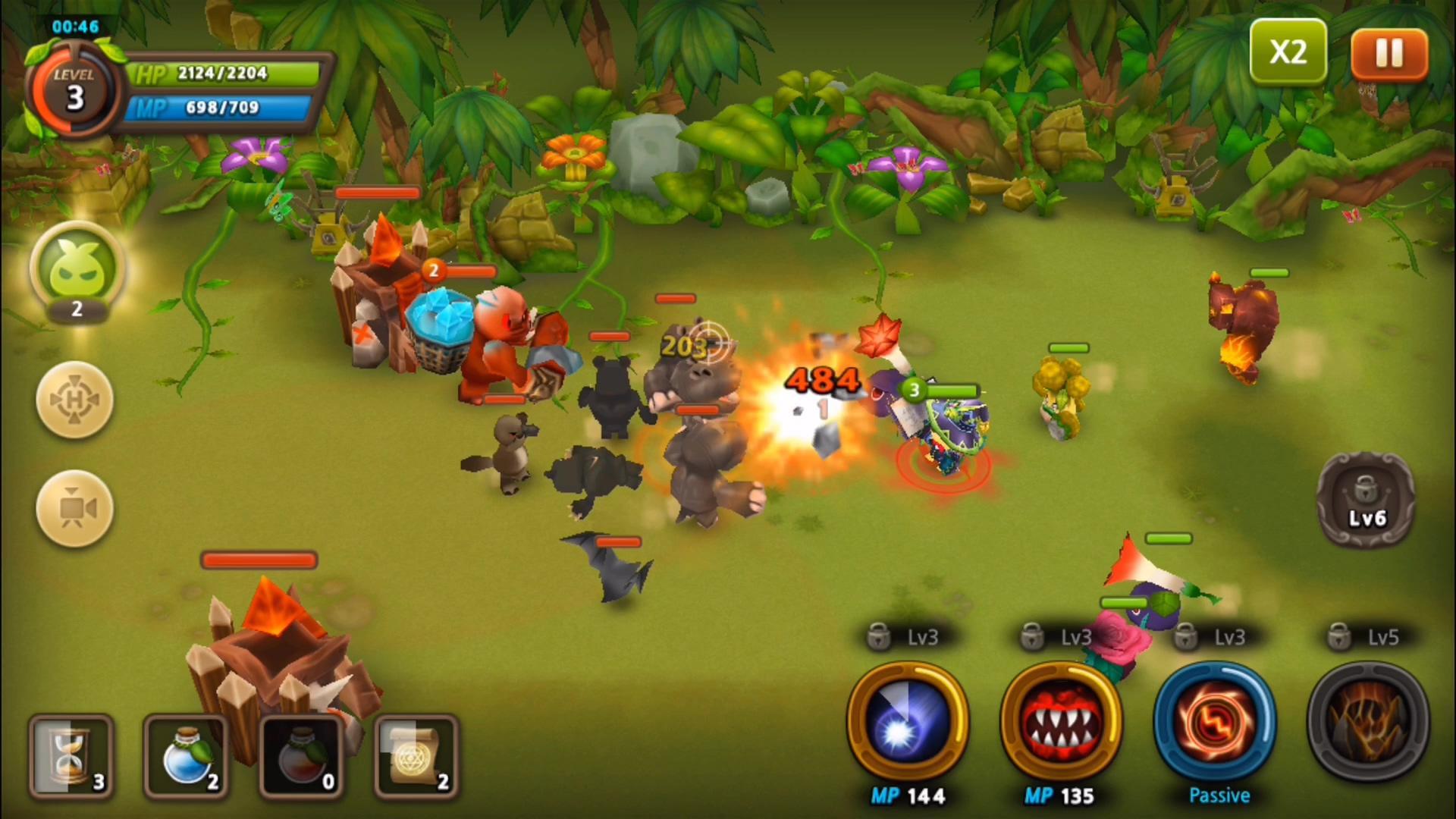Tap the red potion item showing 0
Image resolution: width=1456 pixels, height=819 pixels.
[301, 756]
